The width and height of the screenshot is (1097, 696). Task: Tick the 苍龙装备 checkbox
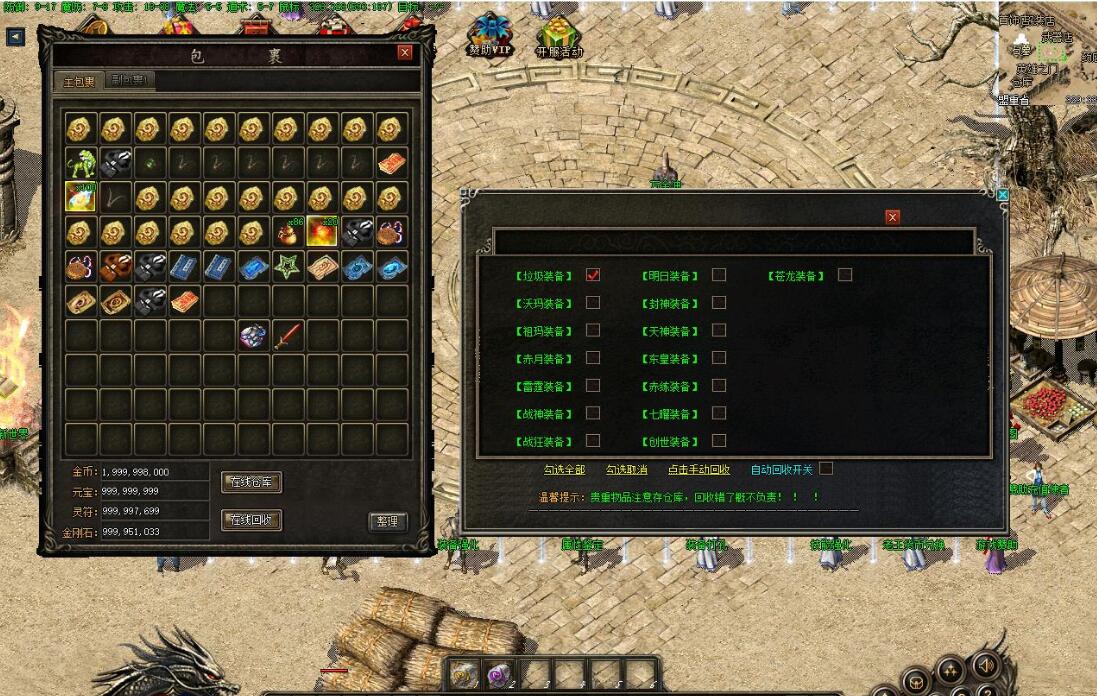click(x=845, y=275)
